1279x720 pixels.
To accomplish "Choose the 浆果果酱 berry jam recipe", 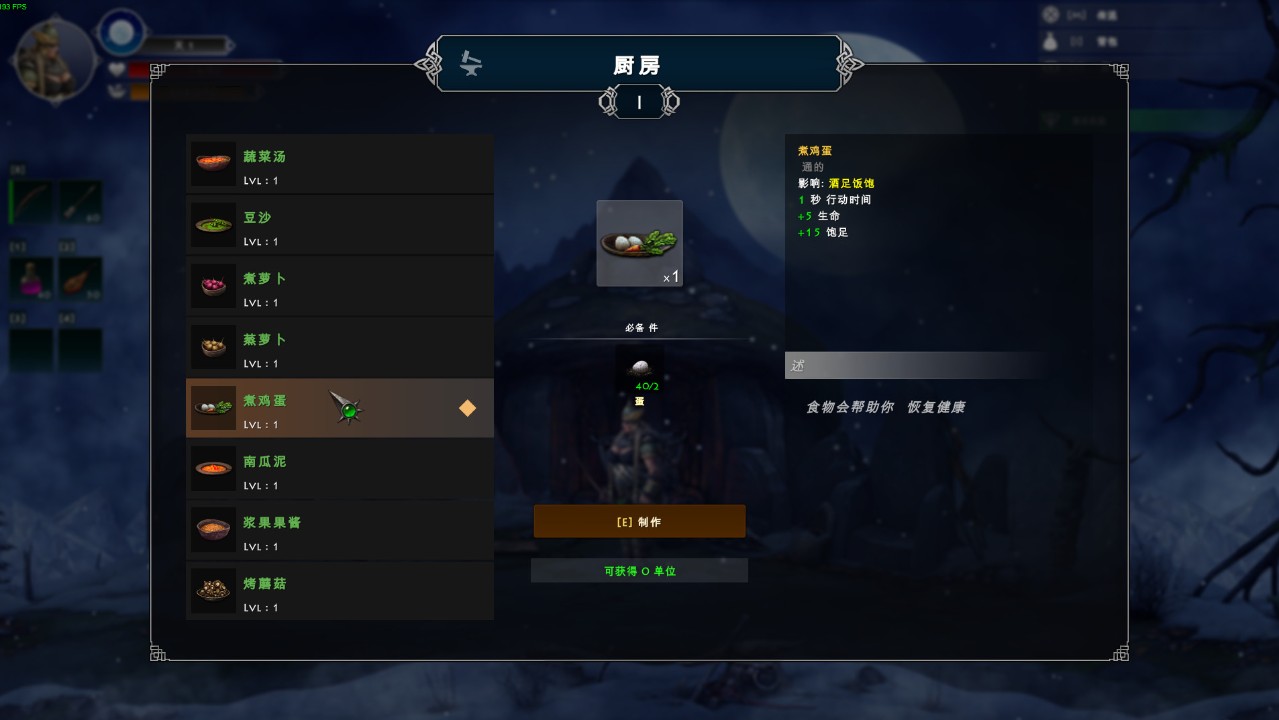I will (339, 531).
